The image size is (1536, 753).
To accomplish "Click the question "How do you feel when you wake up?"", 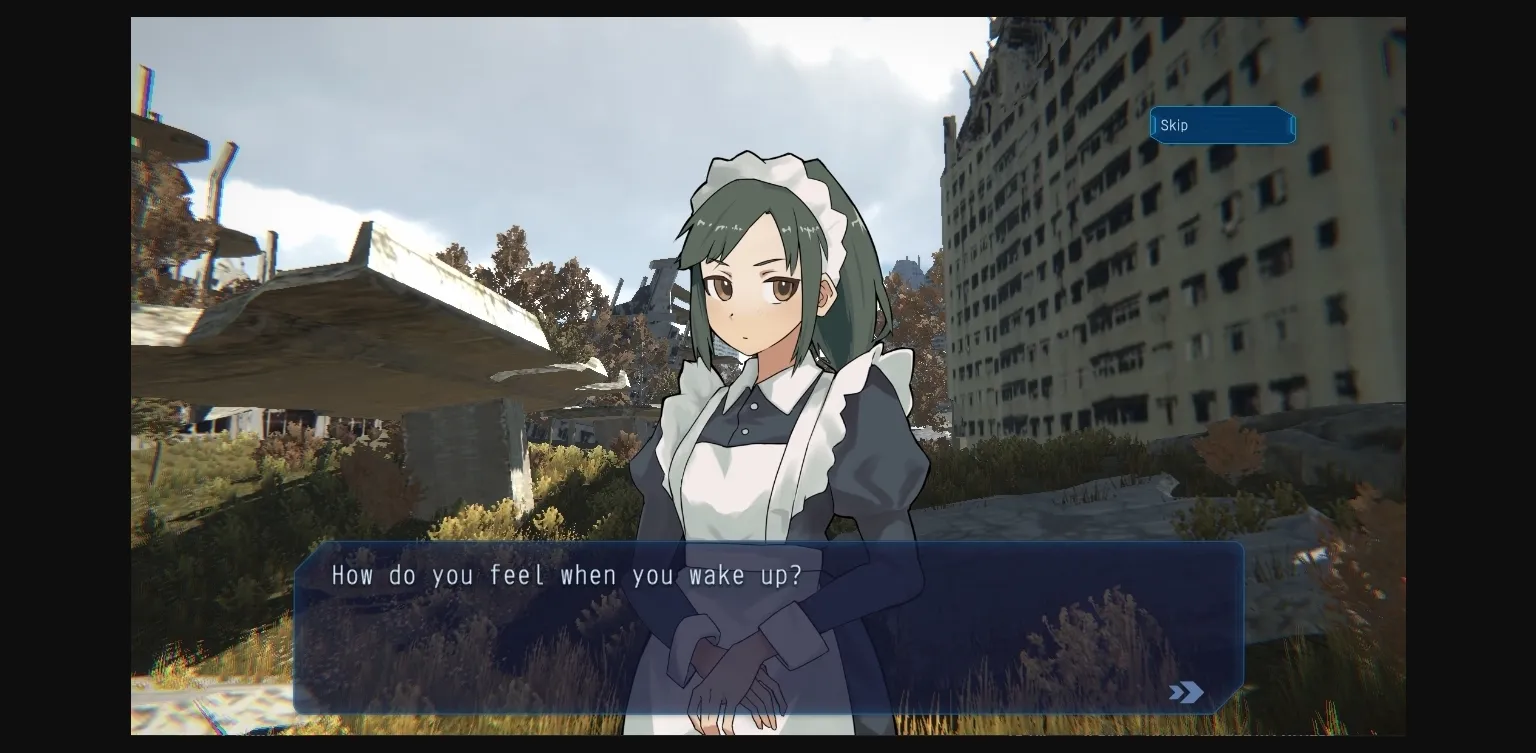I will [568, 575].
